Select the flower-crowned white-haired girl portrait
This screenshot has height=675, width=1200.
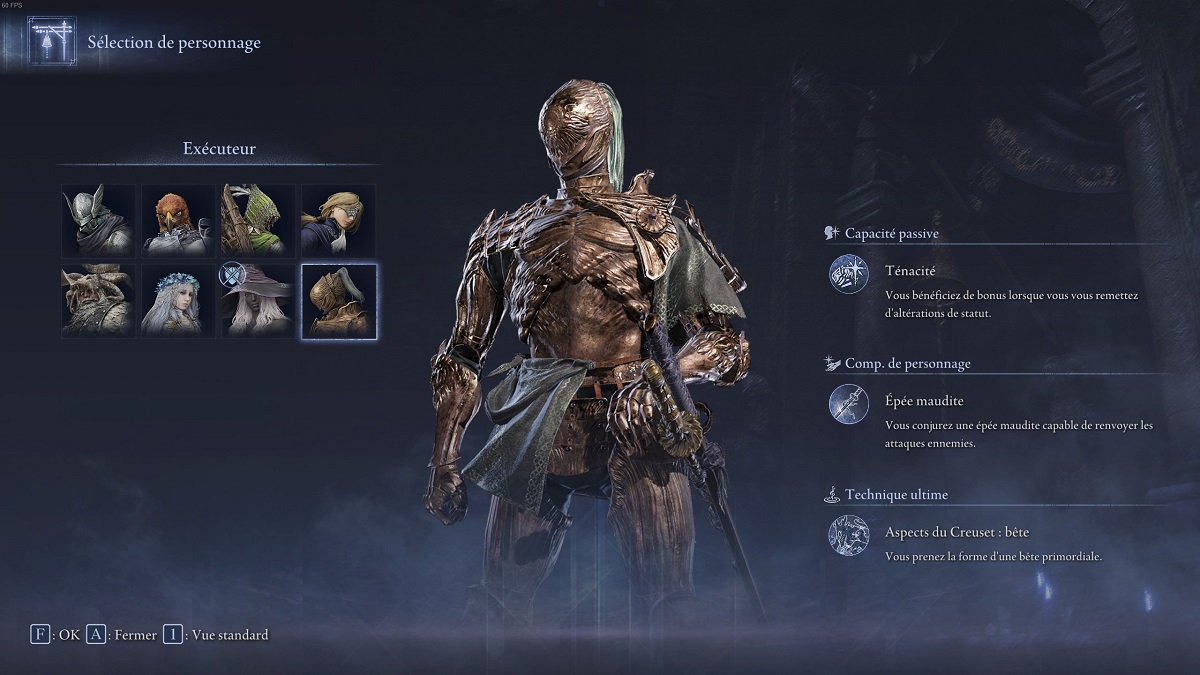coord(178,301)
